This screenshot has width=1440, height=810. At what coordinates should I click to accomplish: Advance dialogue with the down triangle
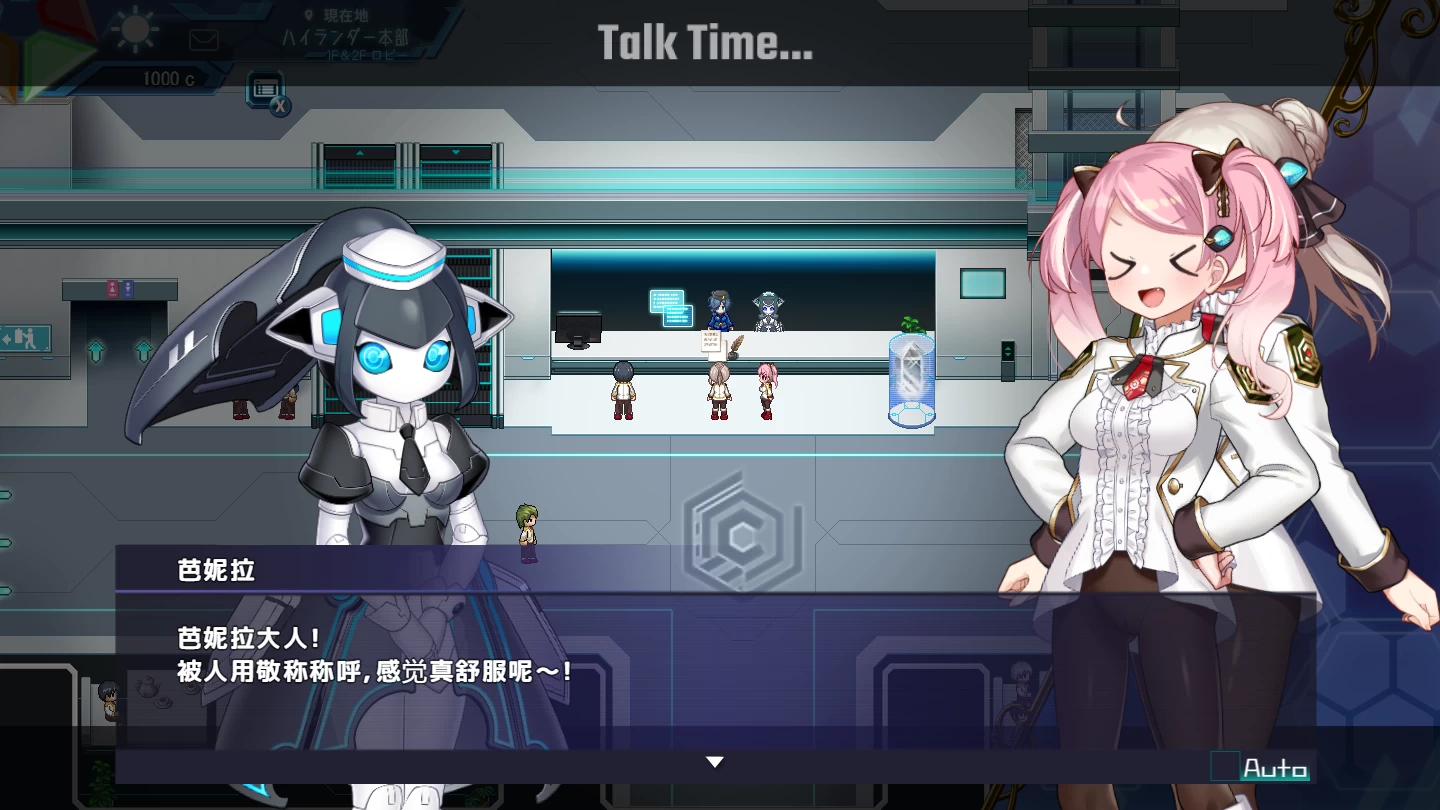[x=715, y=761]
